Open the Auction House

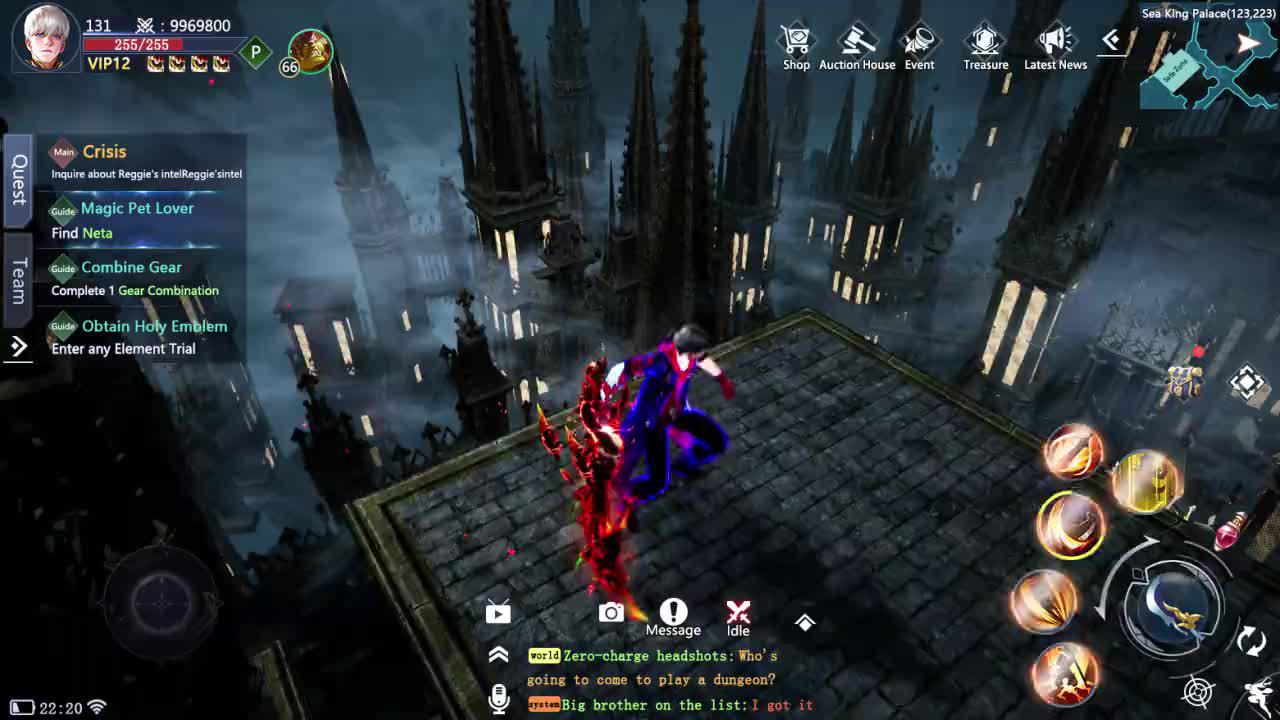pyautogui.click(x=857, y=40)
